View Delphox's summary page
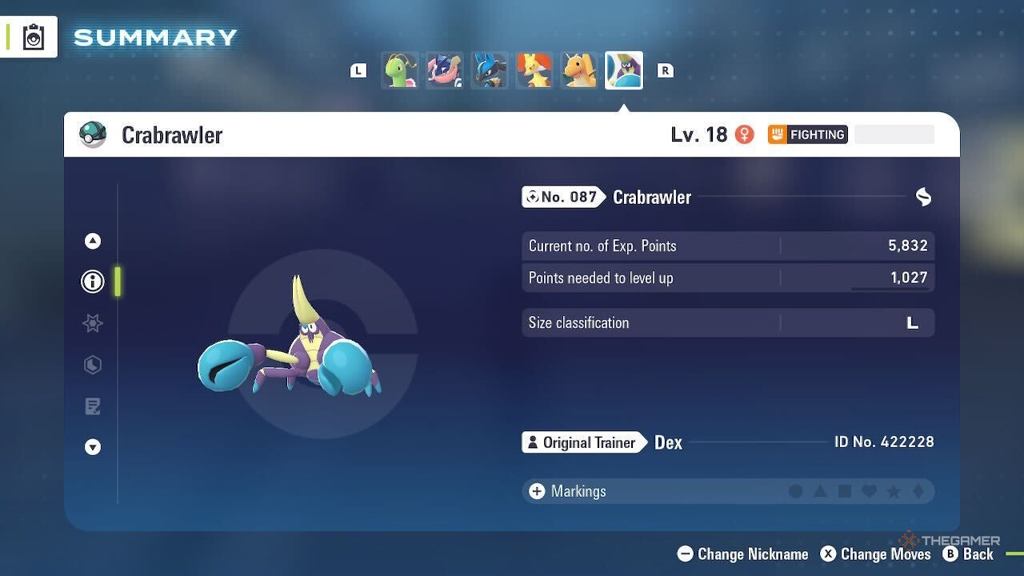The height and width of the screenshot is (576, 1024). pos(534,71)
